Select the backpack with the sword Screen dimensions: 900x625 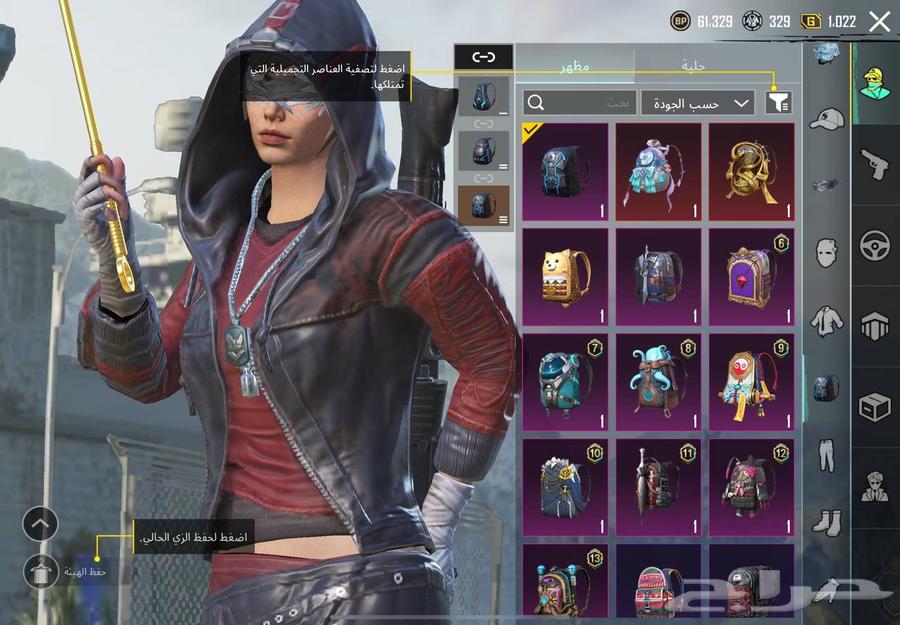[658, 488]
